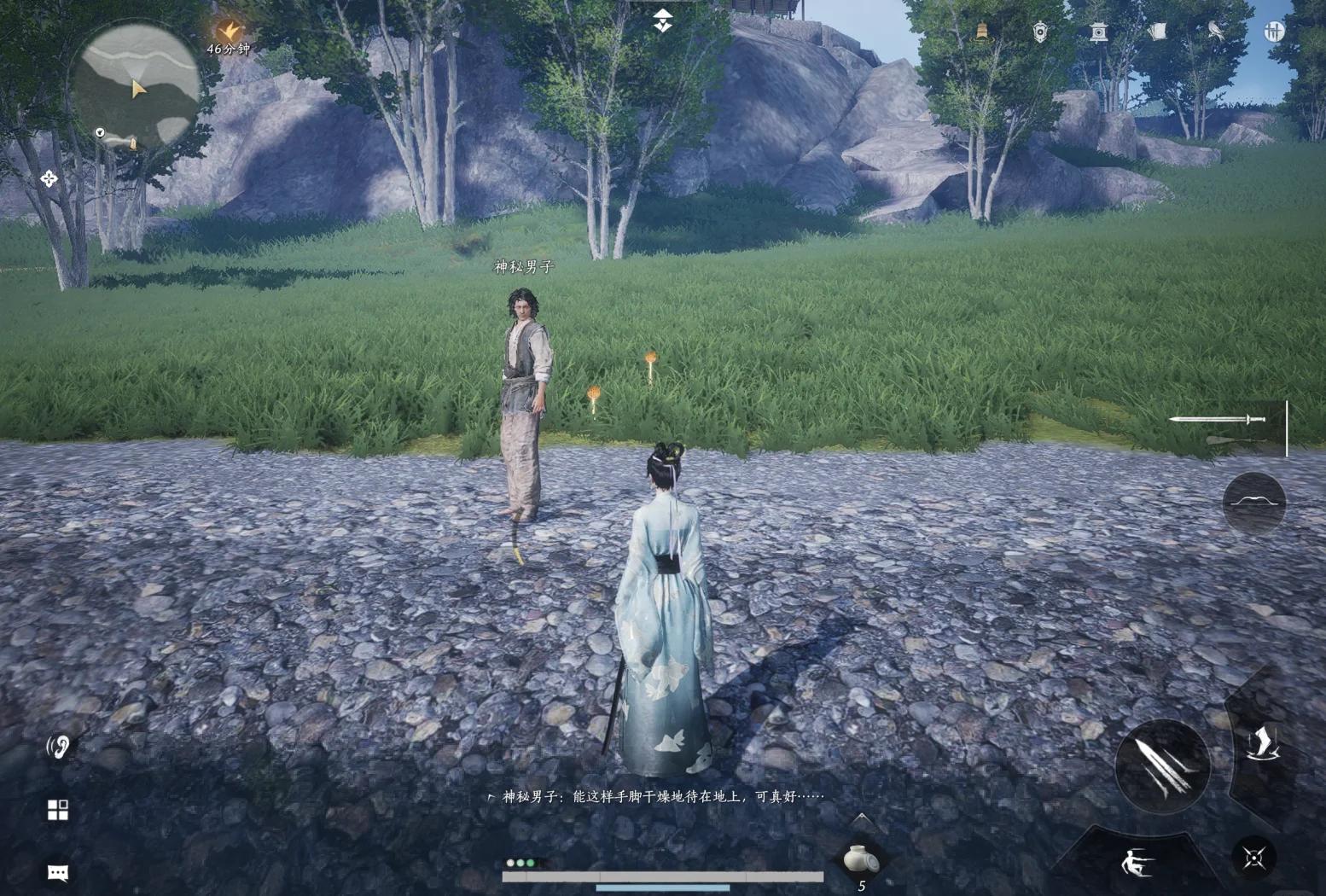Open the four-square grid menu
This screenshot has height=896, width=1326.
[58, 810]
